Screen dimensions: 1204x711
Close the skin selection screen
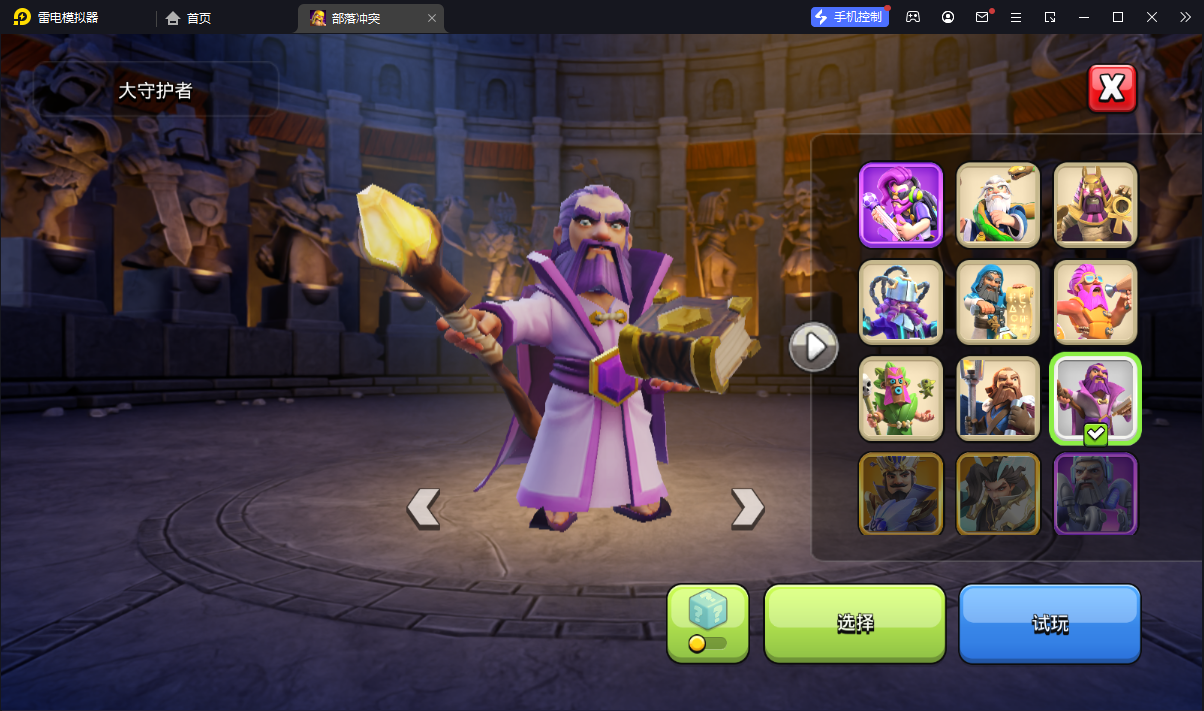(x=1112, y=89)
